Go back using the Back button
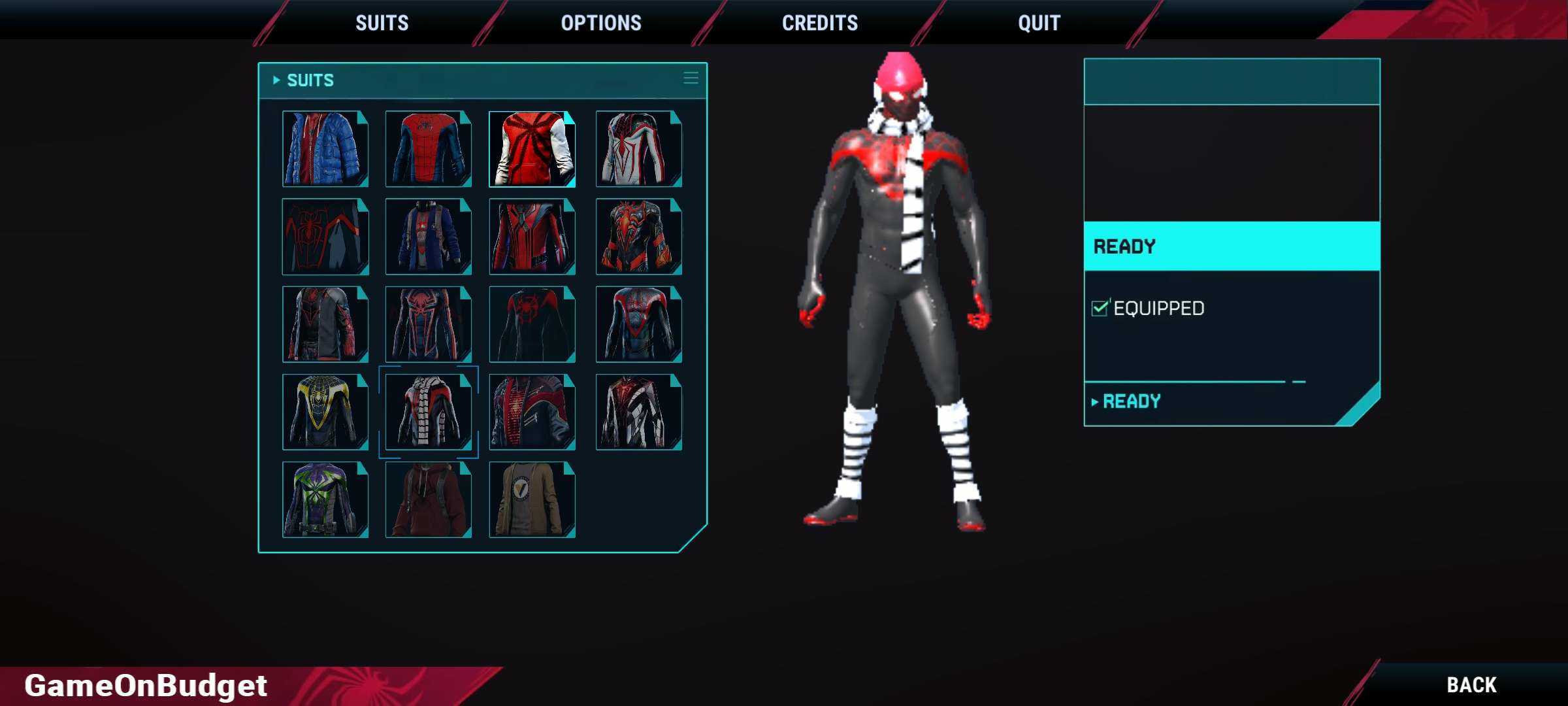The height and width of the screenshot is (706, 1568). (1471, 684)
